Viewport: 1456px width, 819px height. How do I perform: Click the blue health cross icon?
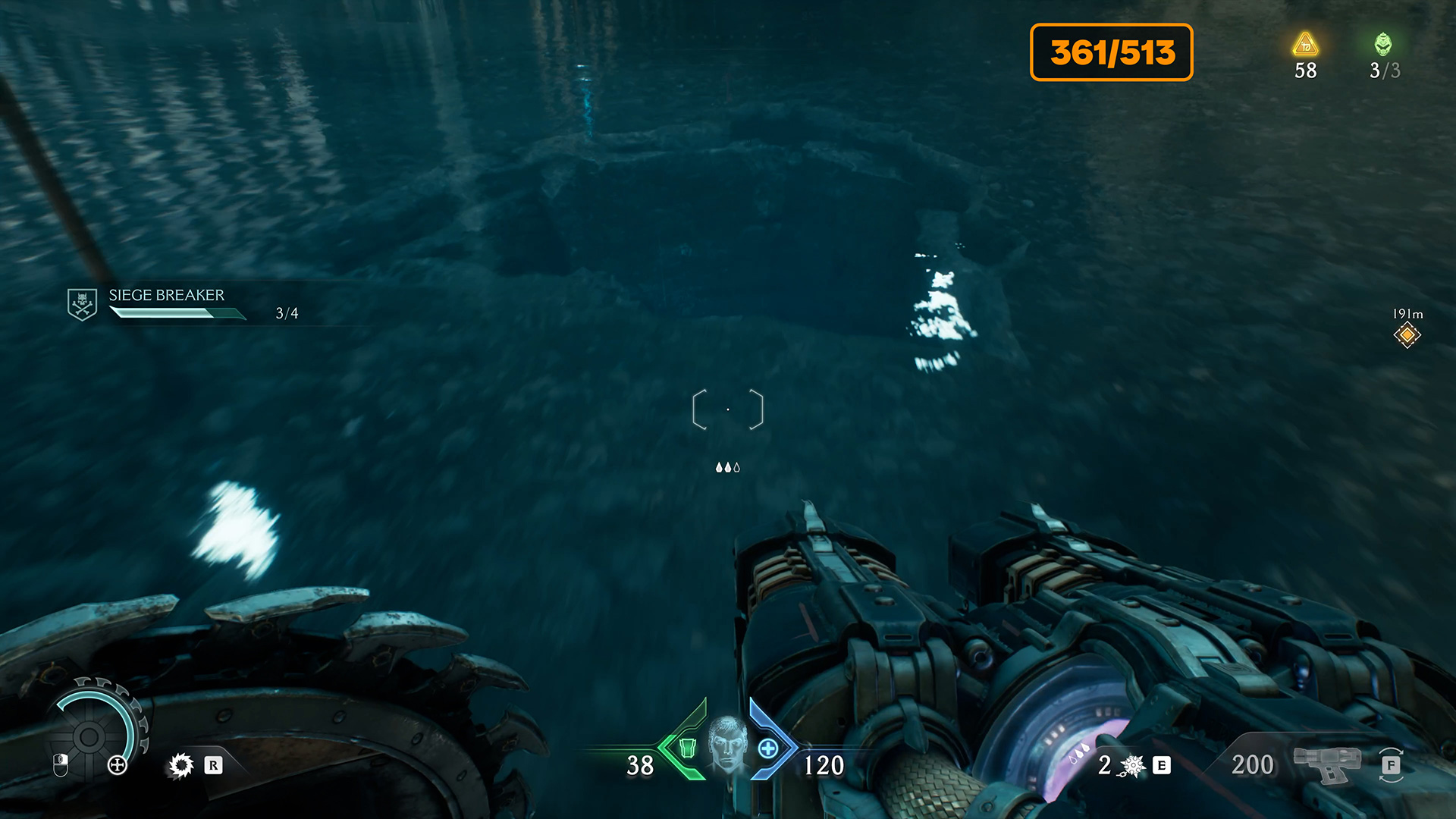pyautogui.click(x=768, y=748)
